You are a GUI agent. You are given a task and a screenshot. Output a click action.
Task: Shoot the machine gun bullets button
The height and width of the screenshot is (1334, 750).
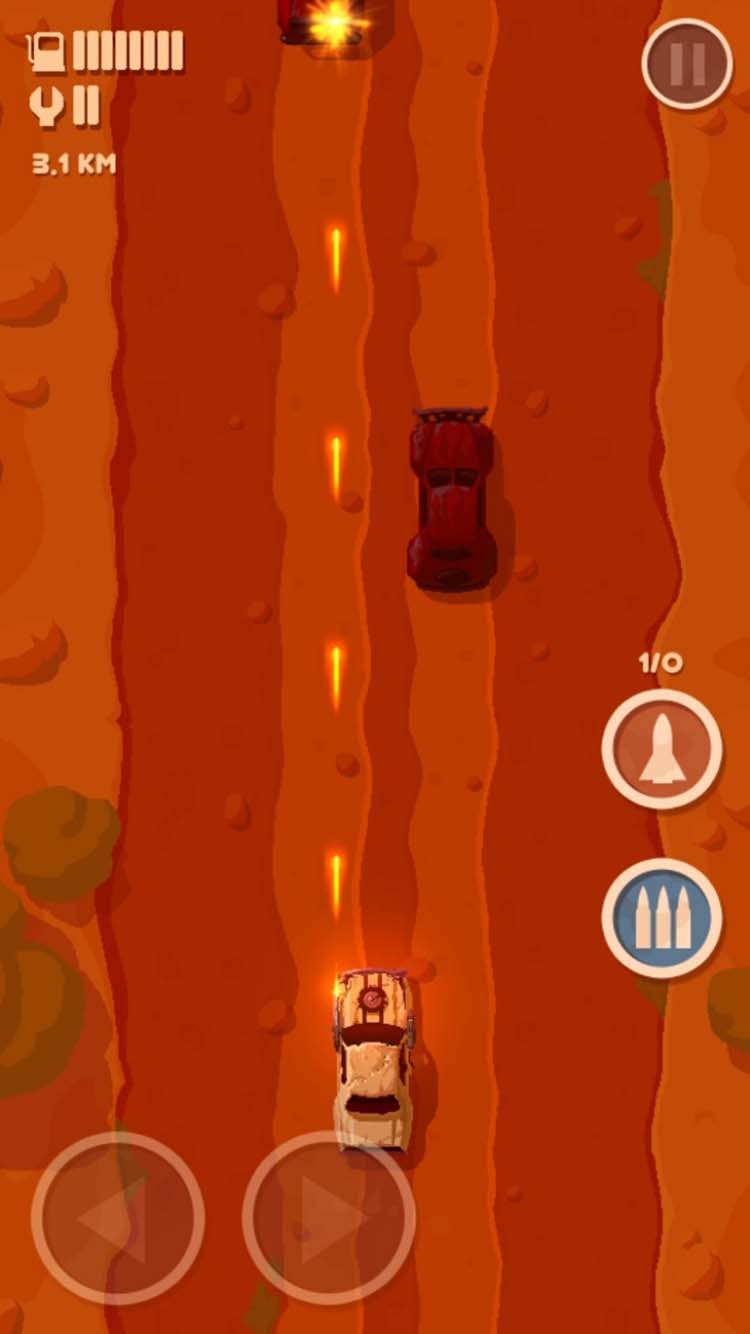point(662,917)
